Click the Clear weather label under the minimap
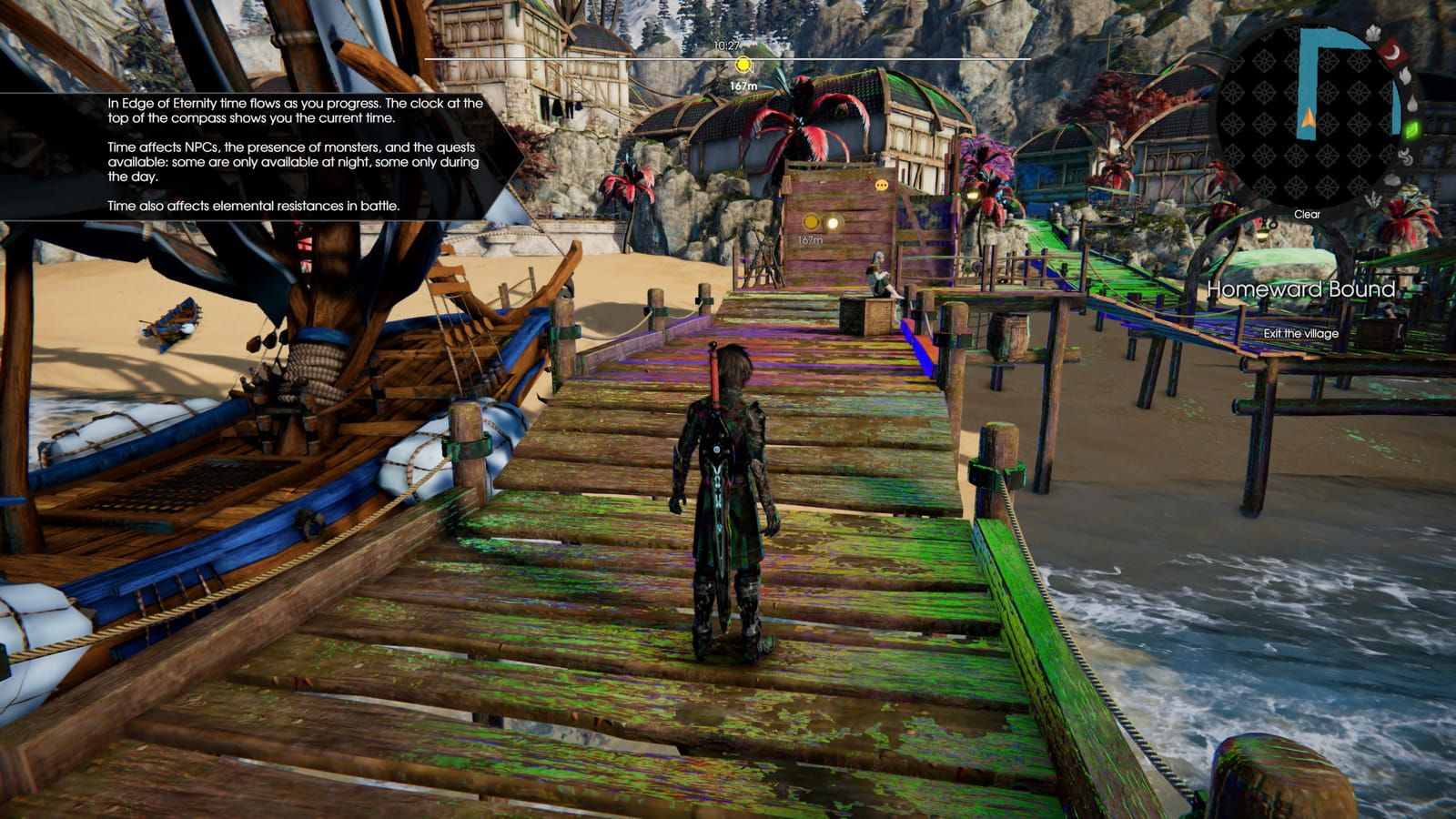The height and width of the screenshot is (819, 1456). point(1308,215)
